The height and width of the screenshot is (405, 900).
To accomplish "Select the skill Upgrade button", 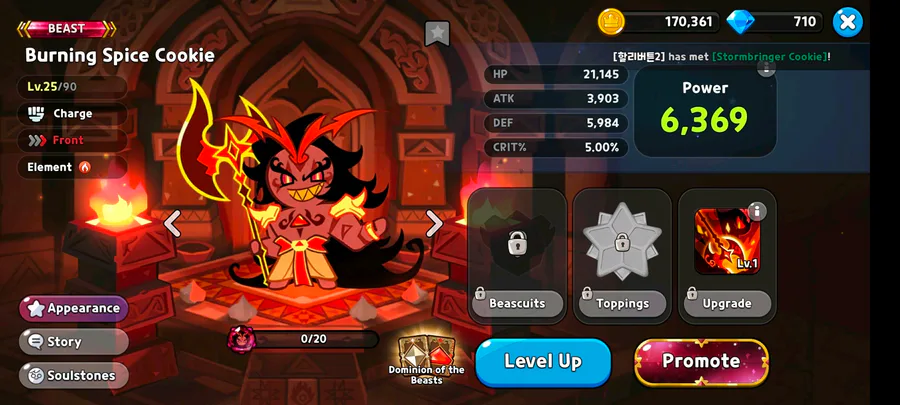I will tap(727, 303).
